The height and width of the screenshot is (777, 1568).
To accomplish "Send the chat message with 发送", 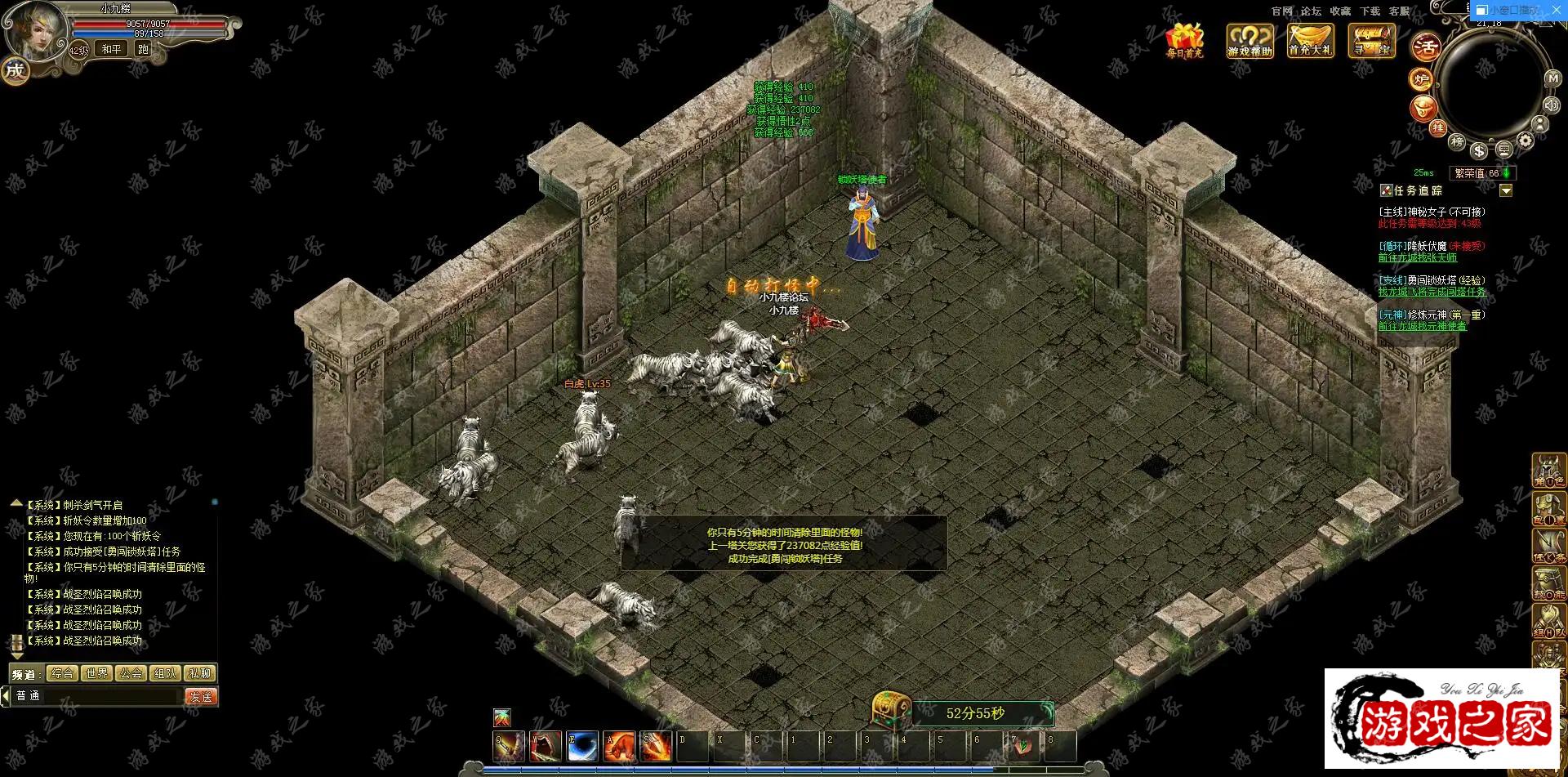I will pyautogui.click(x=201, y=697).
